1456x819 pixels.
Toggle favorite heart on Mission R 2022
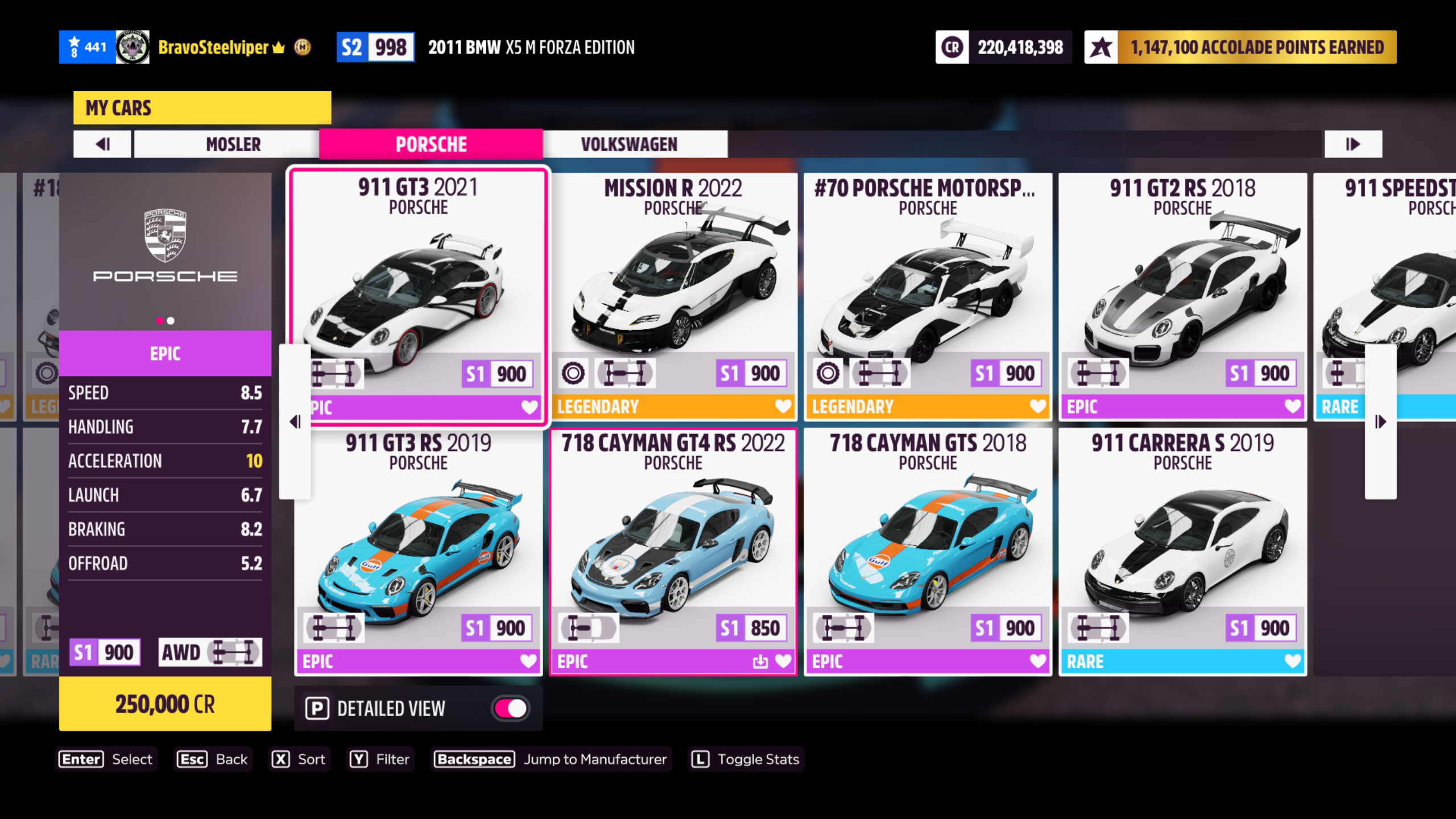click(783, 406)
